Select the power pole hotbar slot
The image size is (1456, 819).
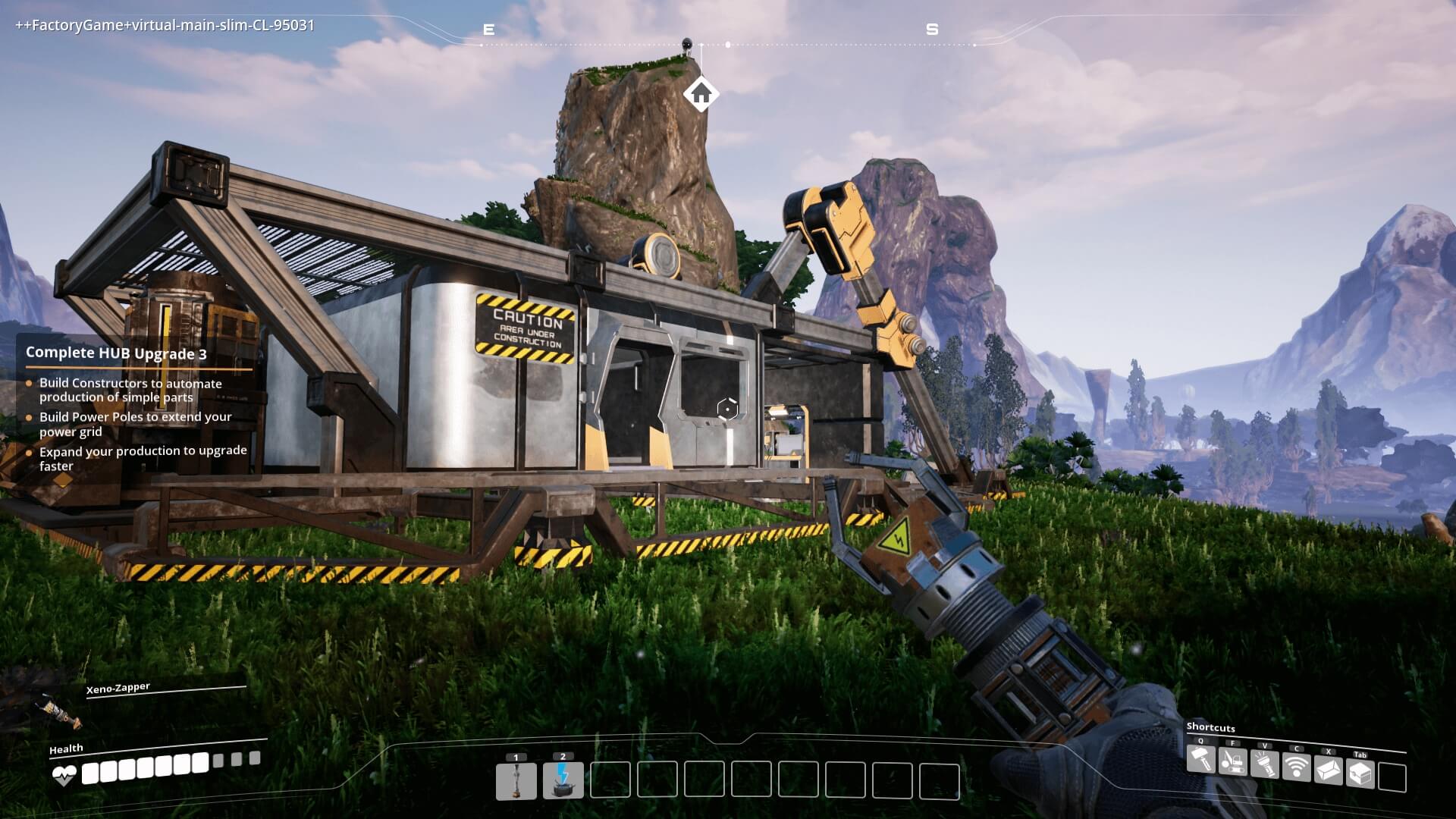[x=516, y=781]
